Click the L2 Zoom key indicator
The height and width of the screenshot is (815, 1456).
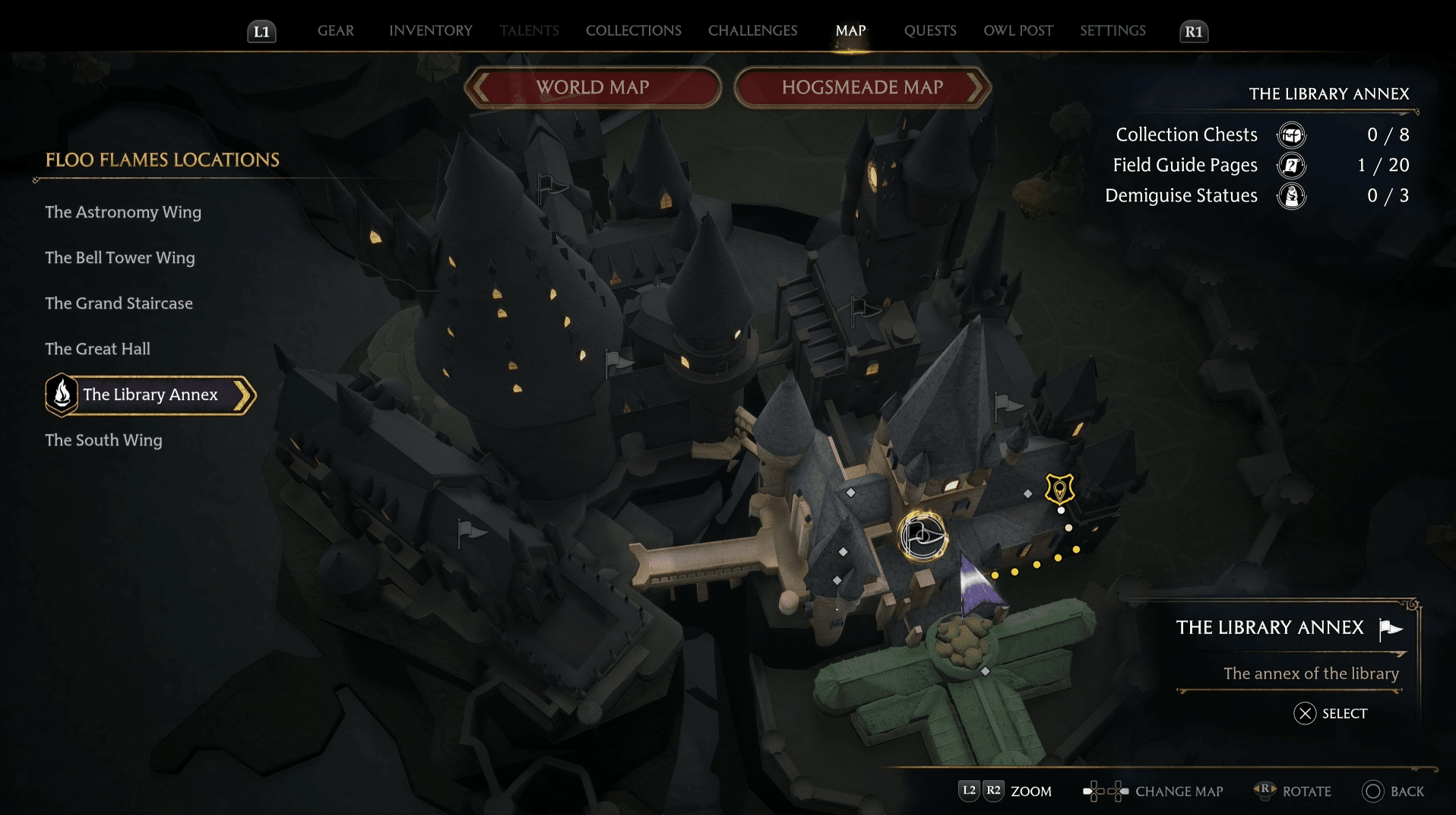pyautogui.click(x=968, y=791)
